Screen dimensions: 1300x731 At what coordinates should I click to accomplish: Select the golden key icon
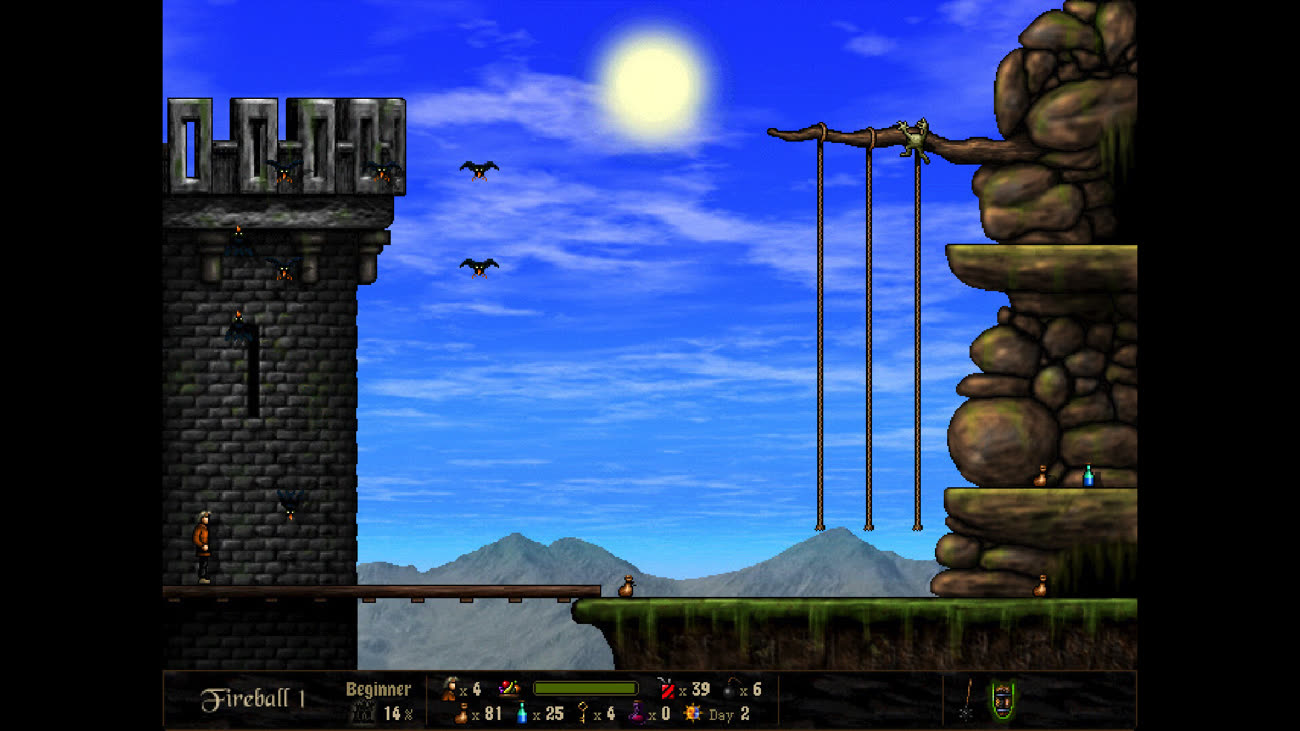581,713
